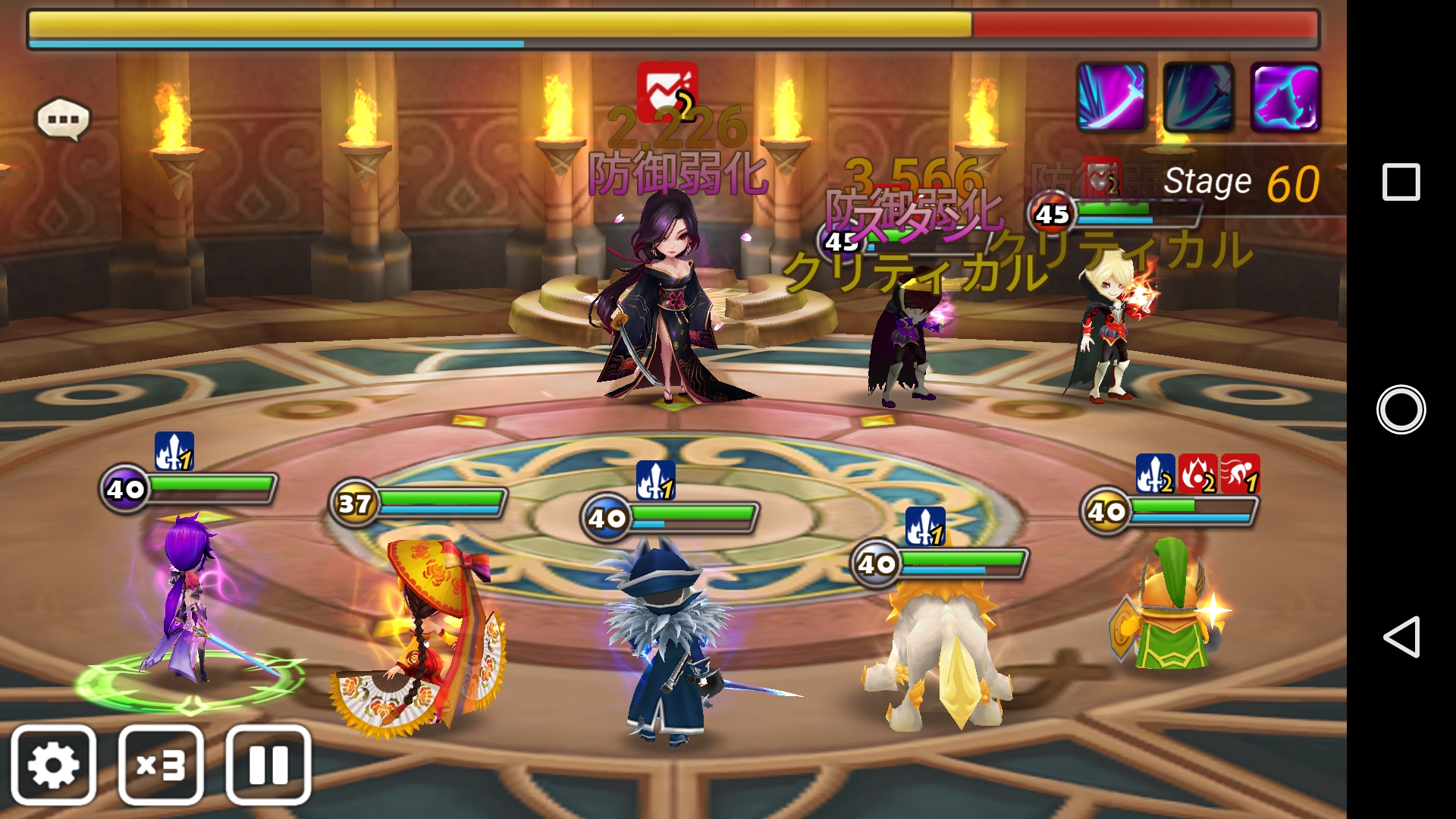The height and width of the screenshot is (819, 1456).
Task: Select the dark blue blade skill icon
Action: (x=1198, y=97)
